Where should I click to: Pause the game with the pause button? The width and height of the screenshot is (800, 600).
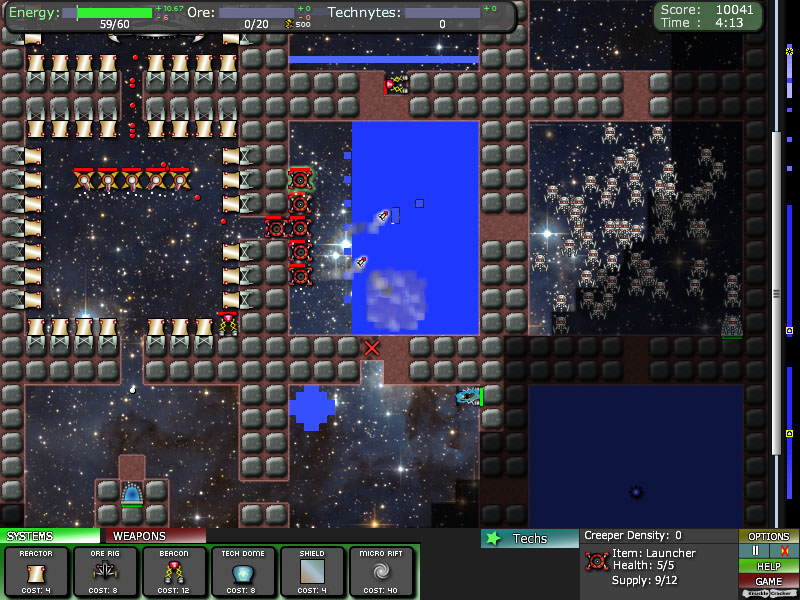pos(753,551)
